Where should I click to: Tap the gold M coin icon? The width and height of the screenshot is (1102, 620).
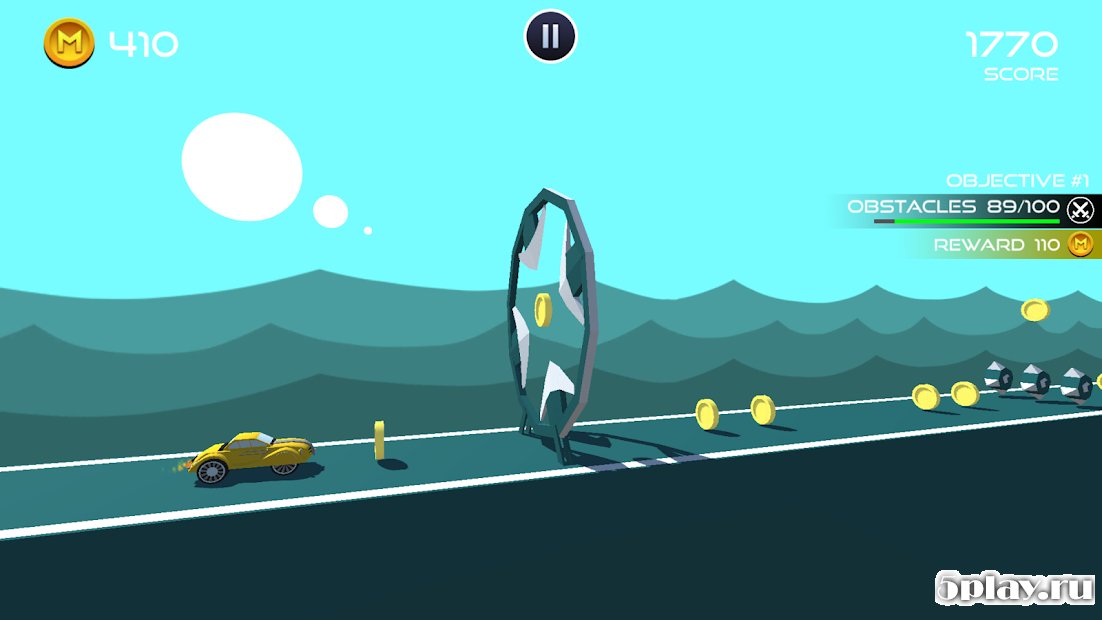tap(69, 43)
